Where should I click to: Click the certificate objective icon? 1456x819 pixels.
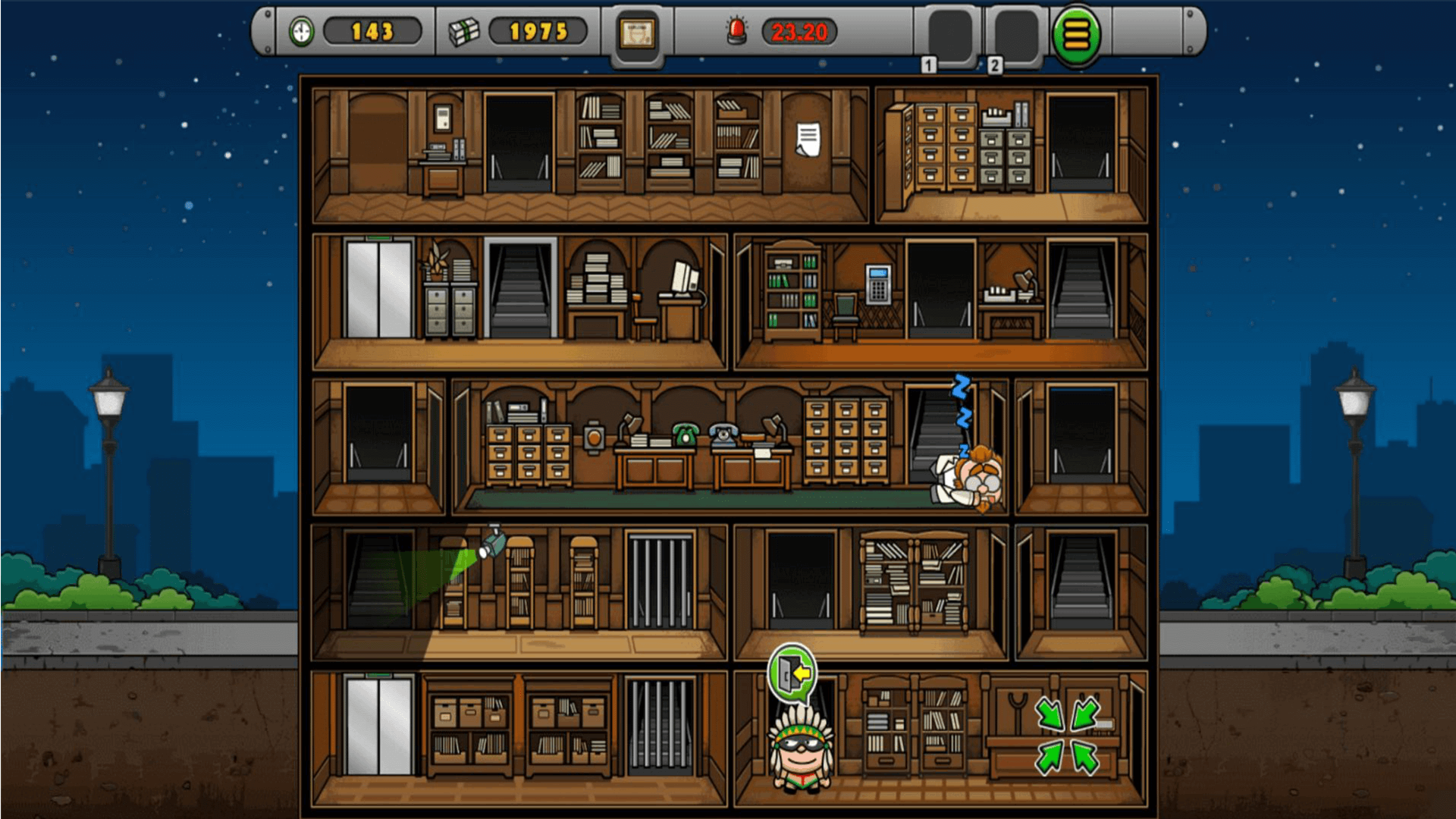coord(637,34)
